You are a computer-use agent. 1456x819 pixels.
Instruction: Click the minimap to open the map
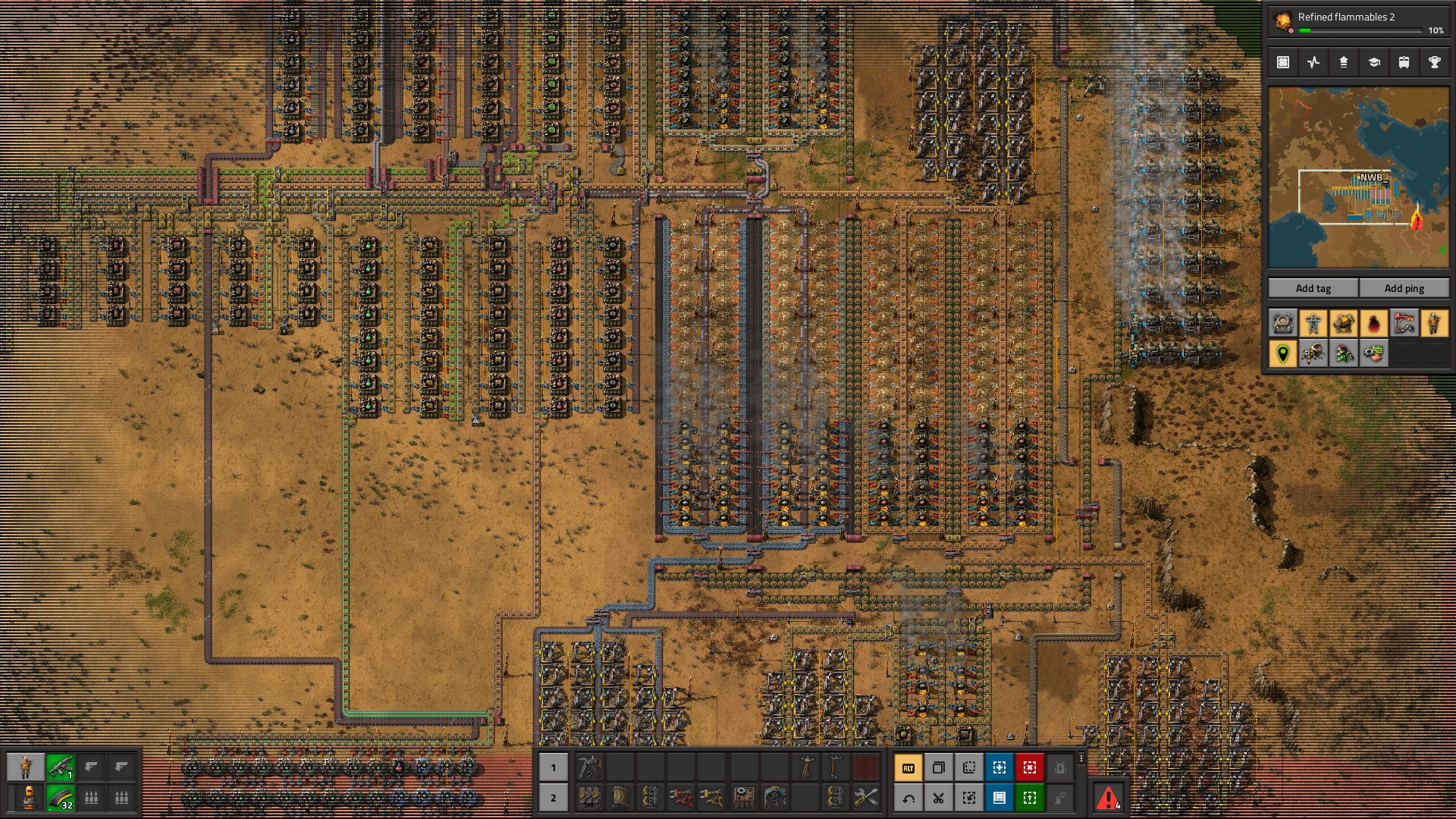1358,177
